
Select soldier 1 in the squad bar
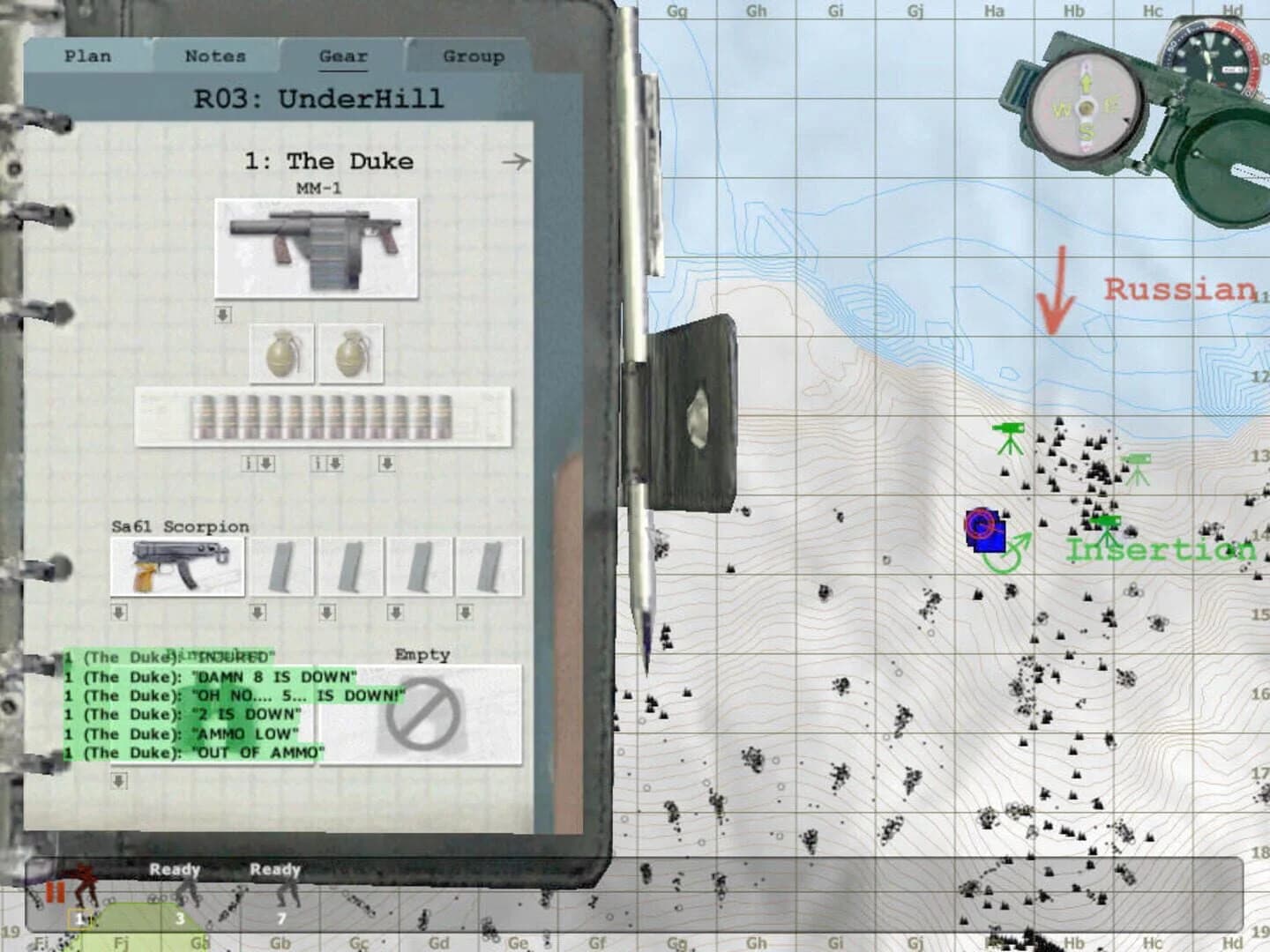click(x=79, y=918)
